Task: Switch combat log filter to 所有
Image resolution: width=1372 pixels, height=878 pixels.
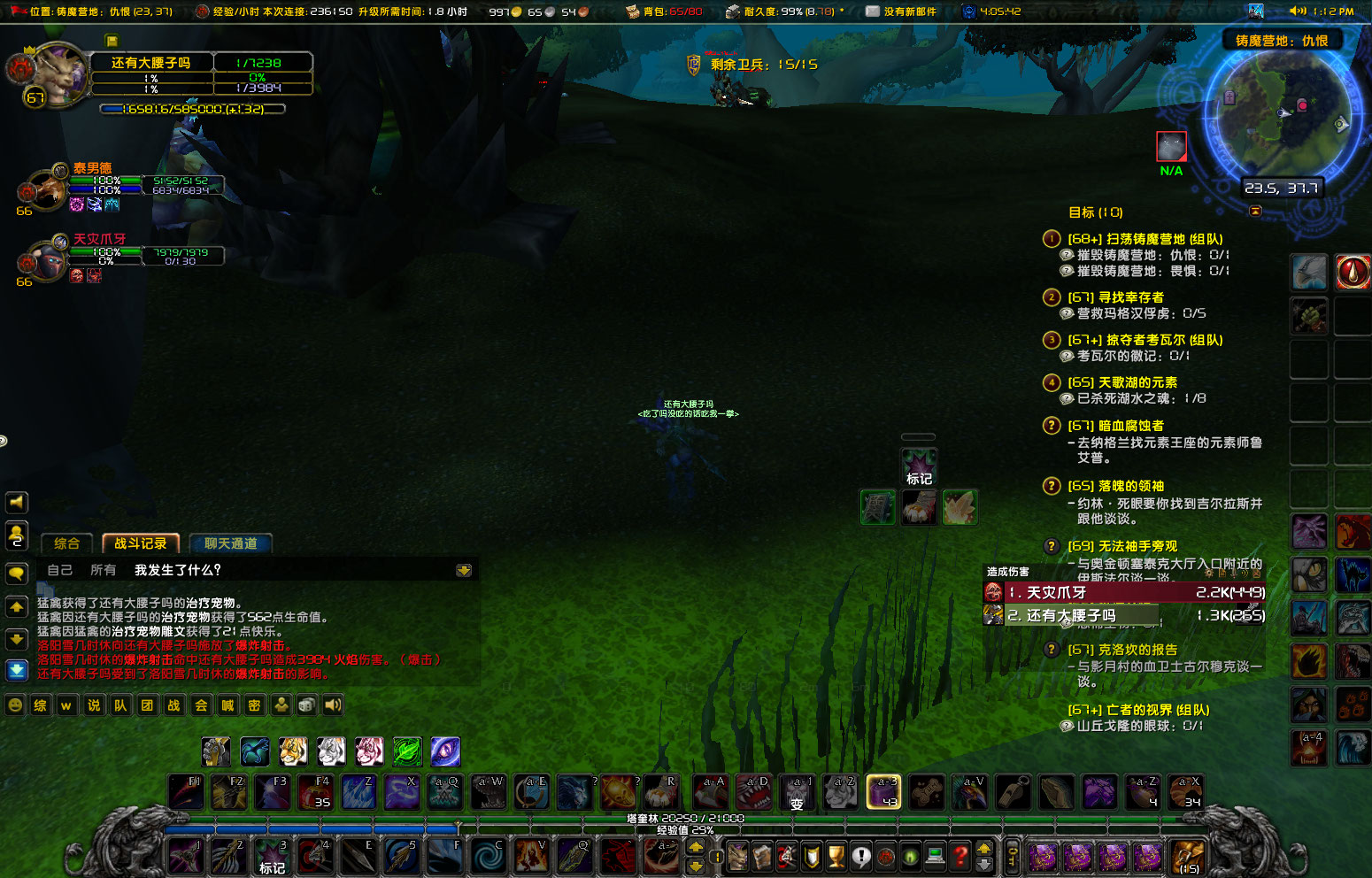Action: 102,570
